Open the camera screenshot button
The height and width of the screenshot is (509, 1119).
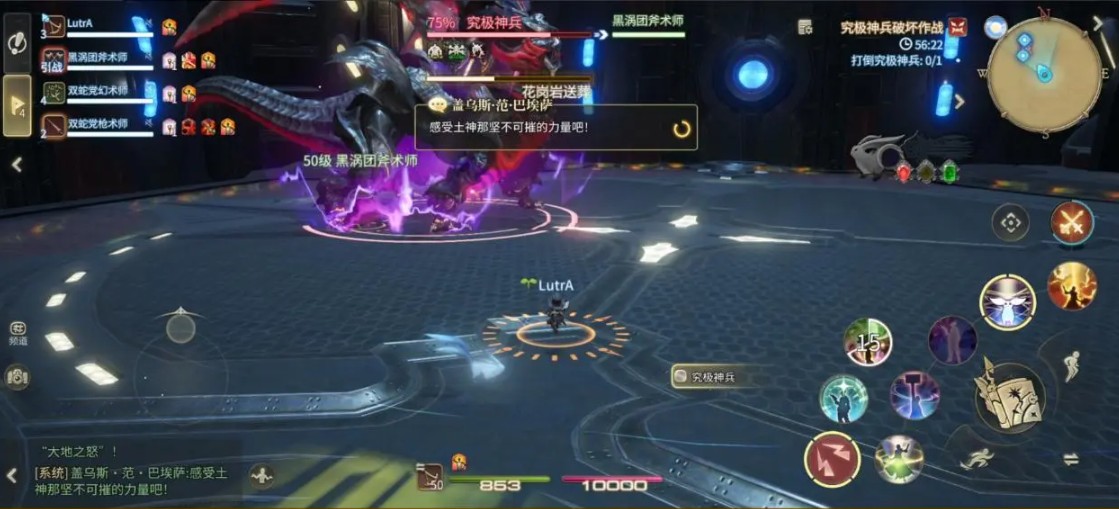pos(17,376)
